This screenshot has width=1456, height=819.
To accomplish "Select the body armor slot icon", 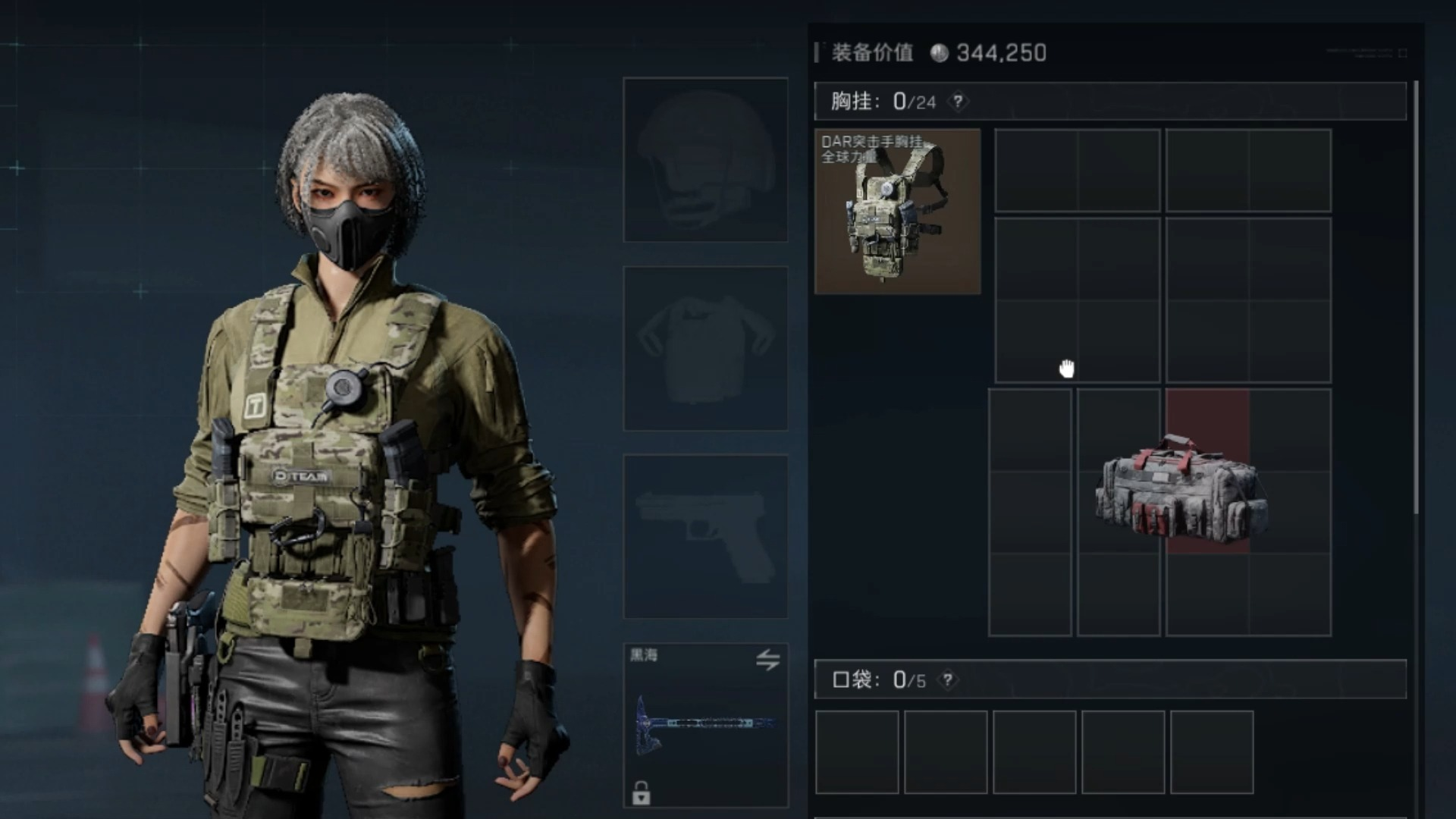I will 704,349.
